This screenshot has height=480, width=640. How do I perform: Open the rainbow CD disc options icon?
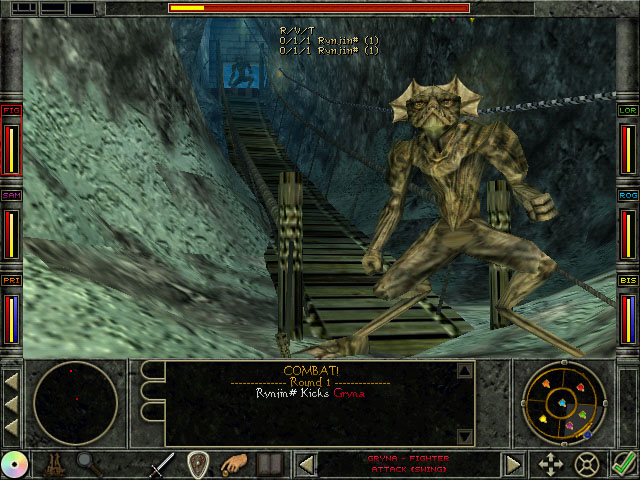(x=14, y=465)
